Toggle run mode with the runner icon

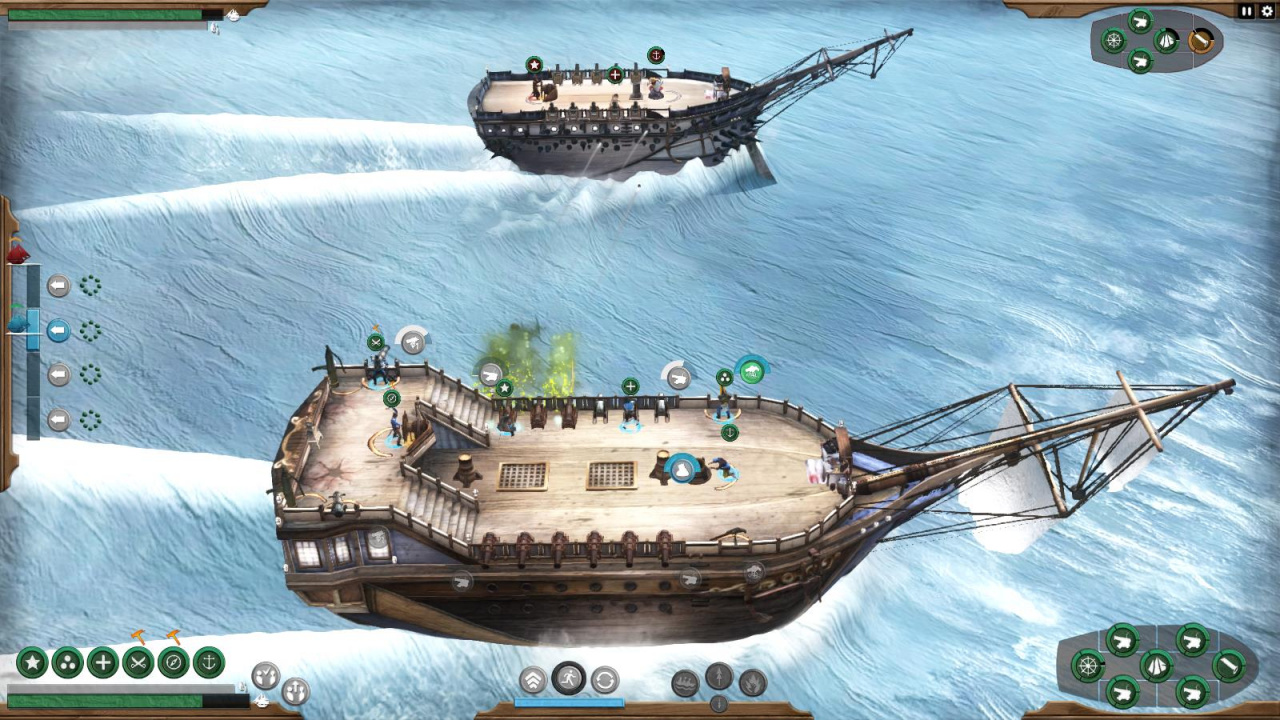(x=568, y=678)
